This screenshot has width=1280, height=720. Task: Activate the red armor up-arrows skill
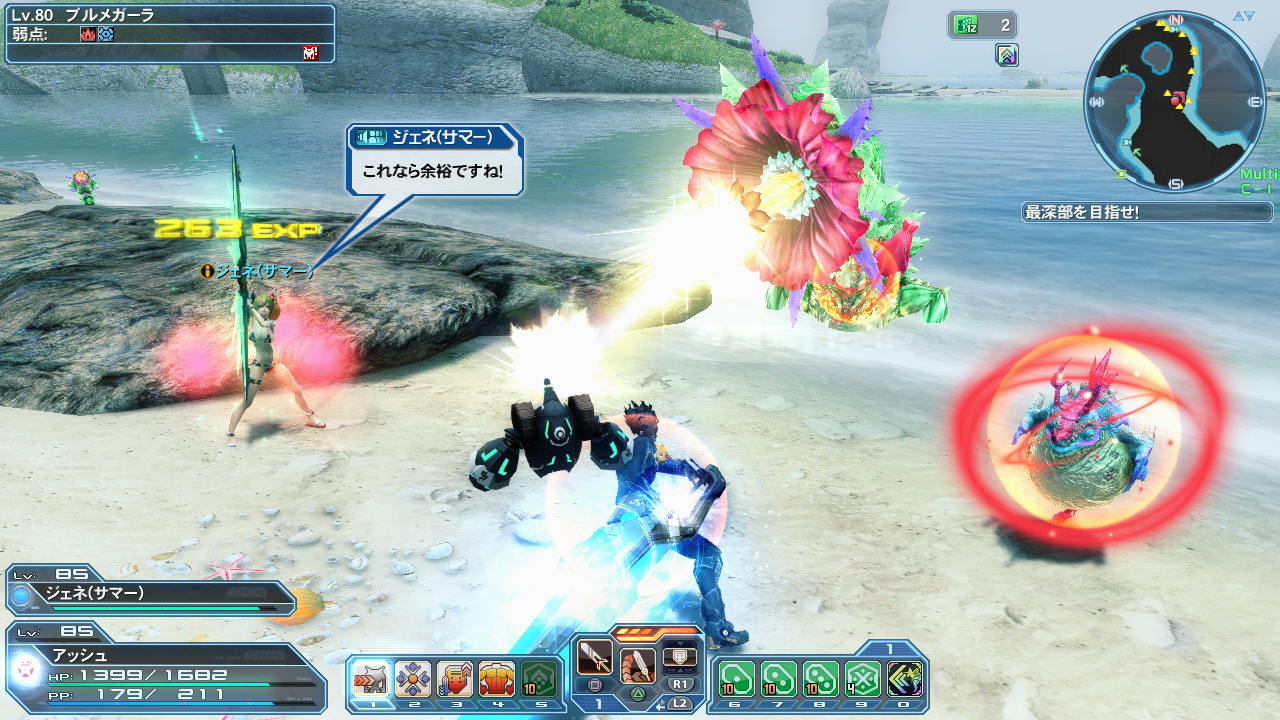click(x=454, y=679)
